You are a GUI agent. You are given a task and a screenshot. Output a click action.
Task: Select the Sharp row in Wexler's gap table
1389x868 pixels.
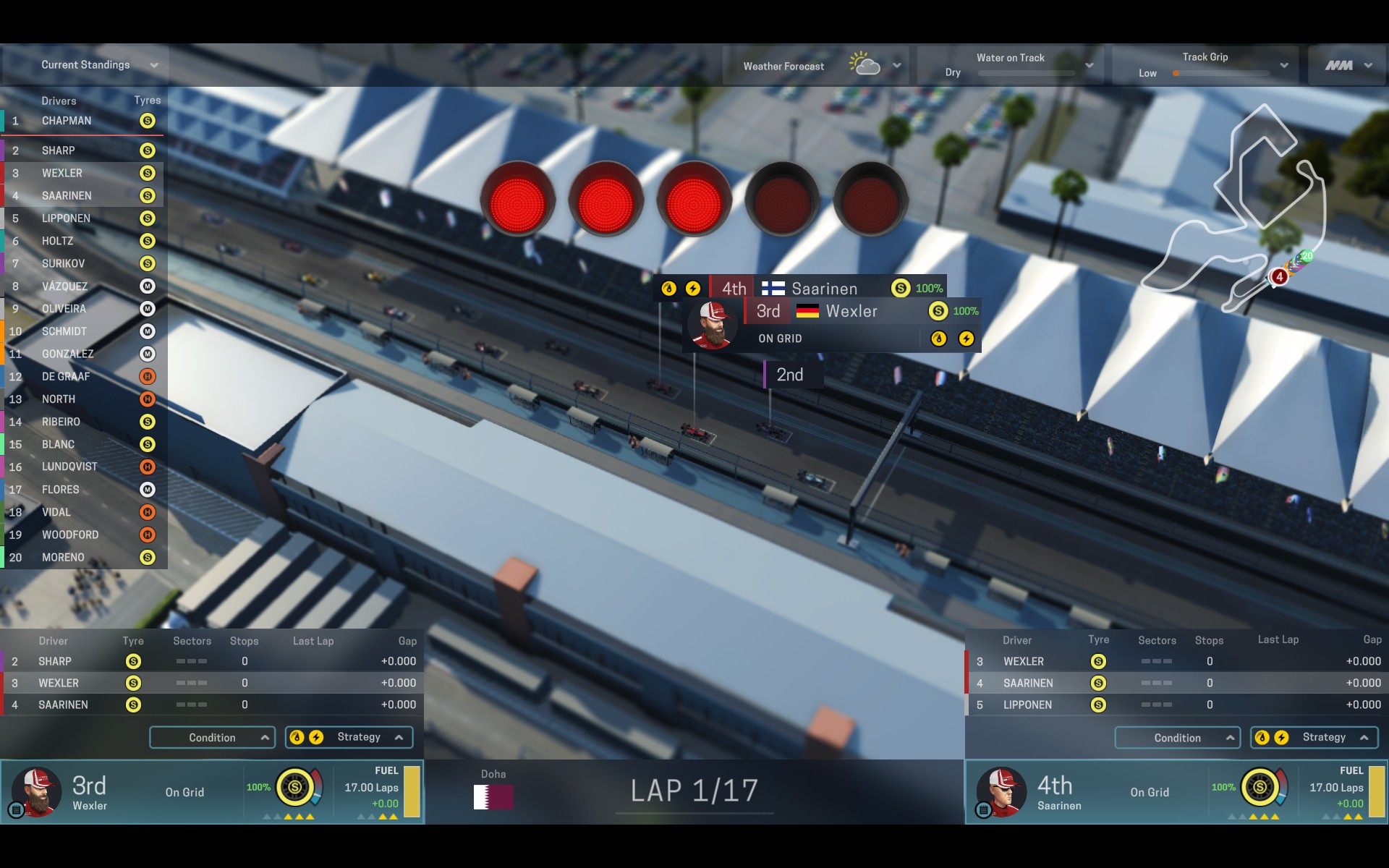tap(210, 661)
